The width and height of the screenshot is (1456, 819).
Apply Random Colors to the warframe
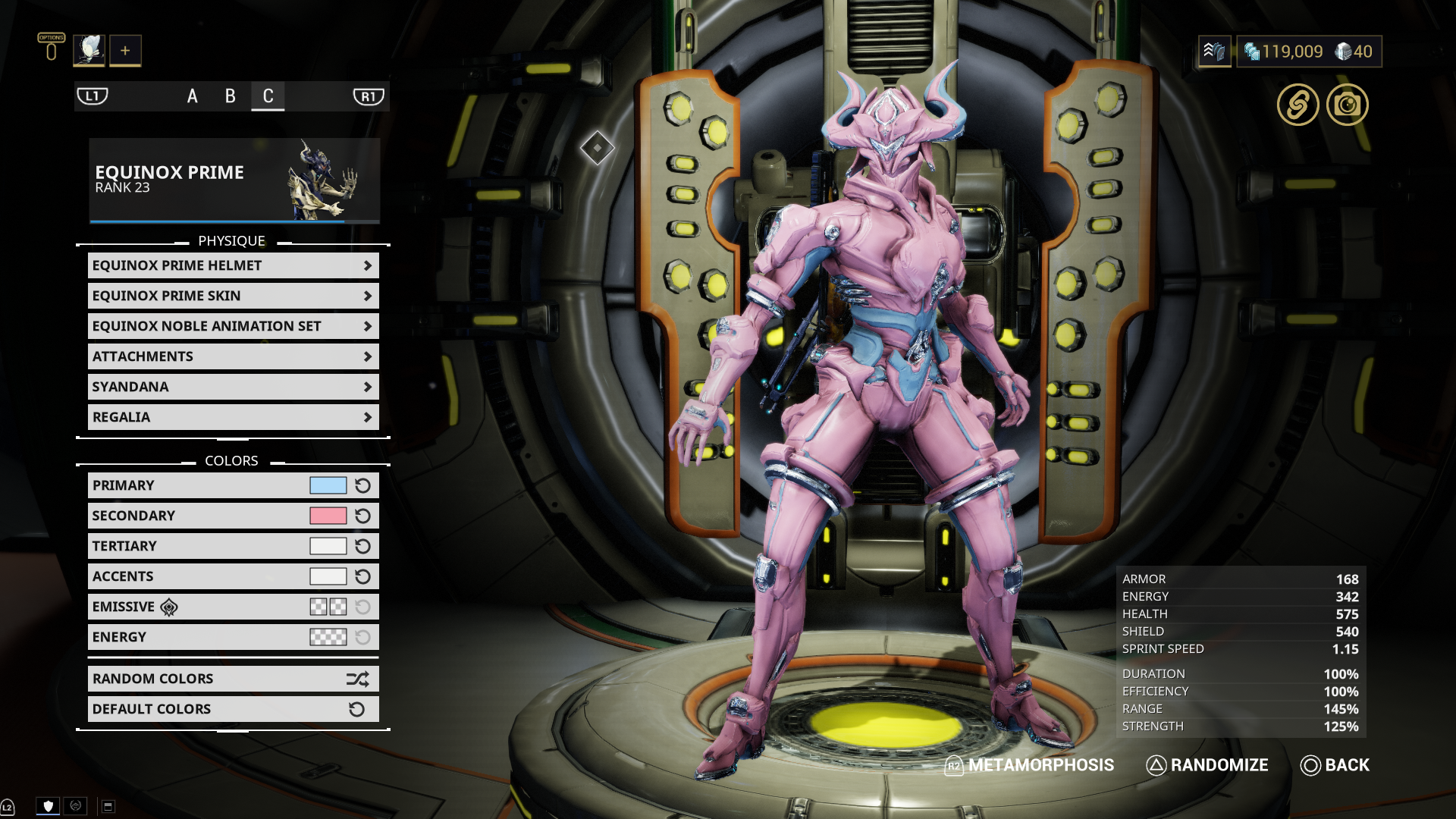(233, 679)
